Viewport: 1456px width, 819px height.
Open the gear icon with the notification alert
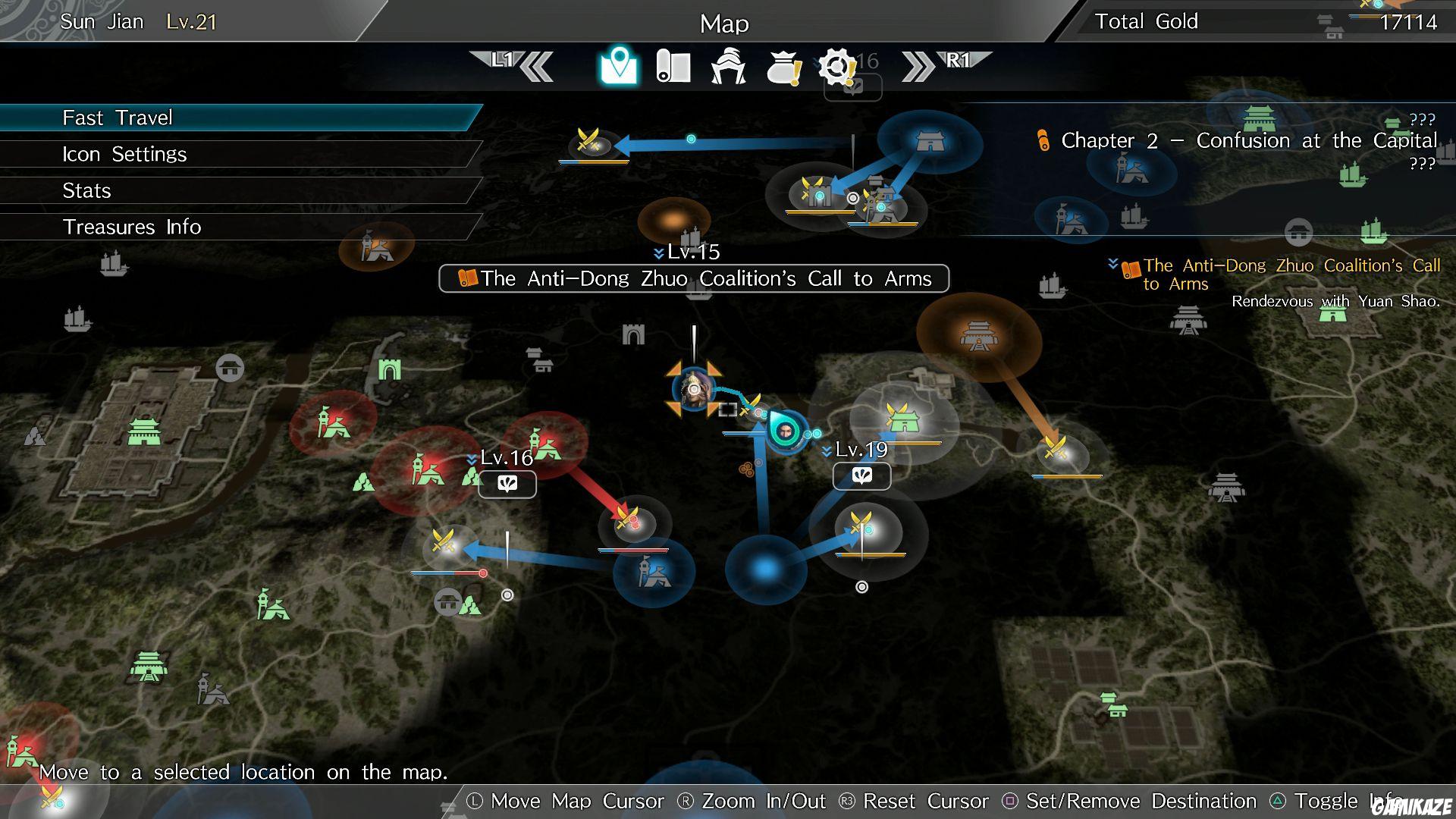(836, 67)
